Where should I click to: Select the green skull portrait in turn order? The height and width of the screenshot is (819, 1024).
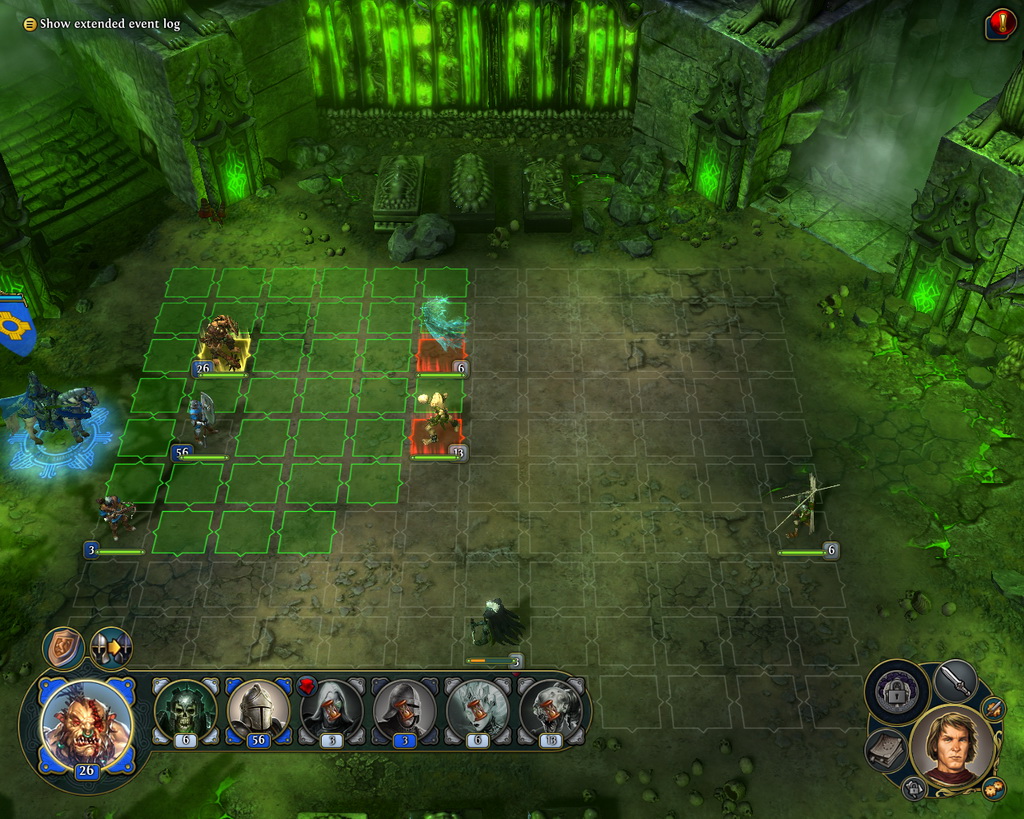[x=186, y=710]
